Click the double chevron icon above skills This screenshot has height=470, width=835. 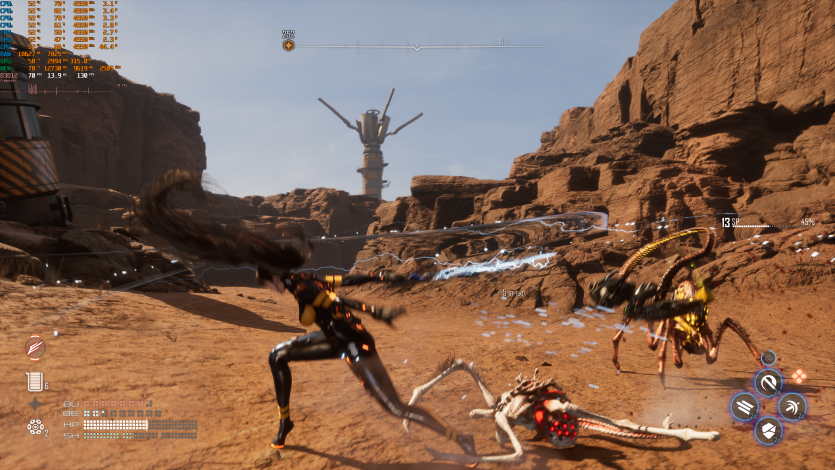click(768, 357)
